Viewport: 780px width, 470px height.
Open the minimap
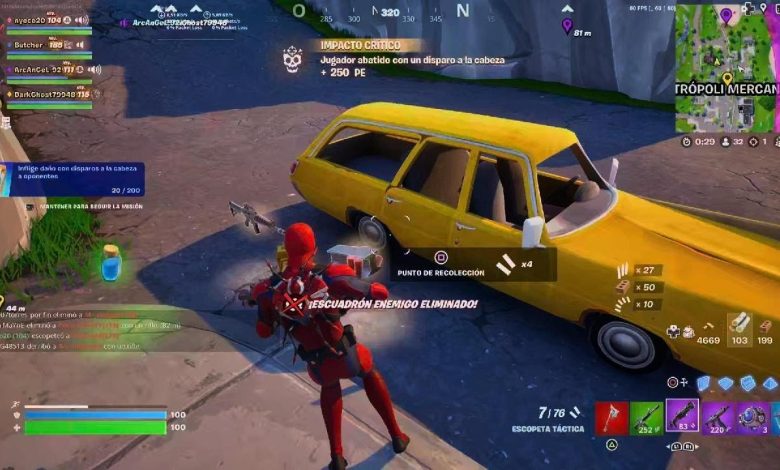click(727, 66)
